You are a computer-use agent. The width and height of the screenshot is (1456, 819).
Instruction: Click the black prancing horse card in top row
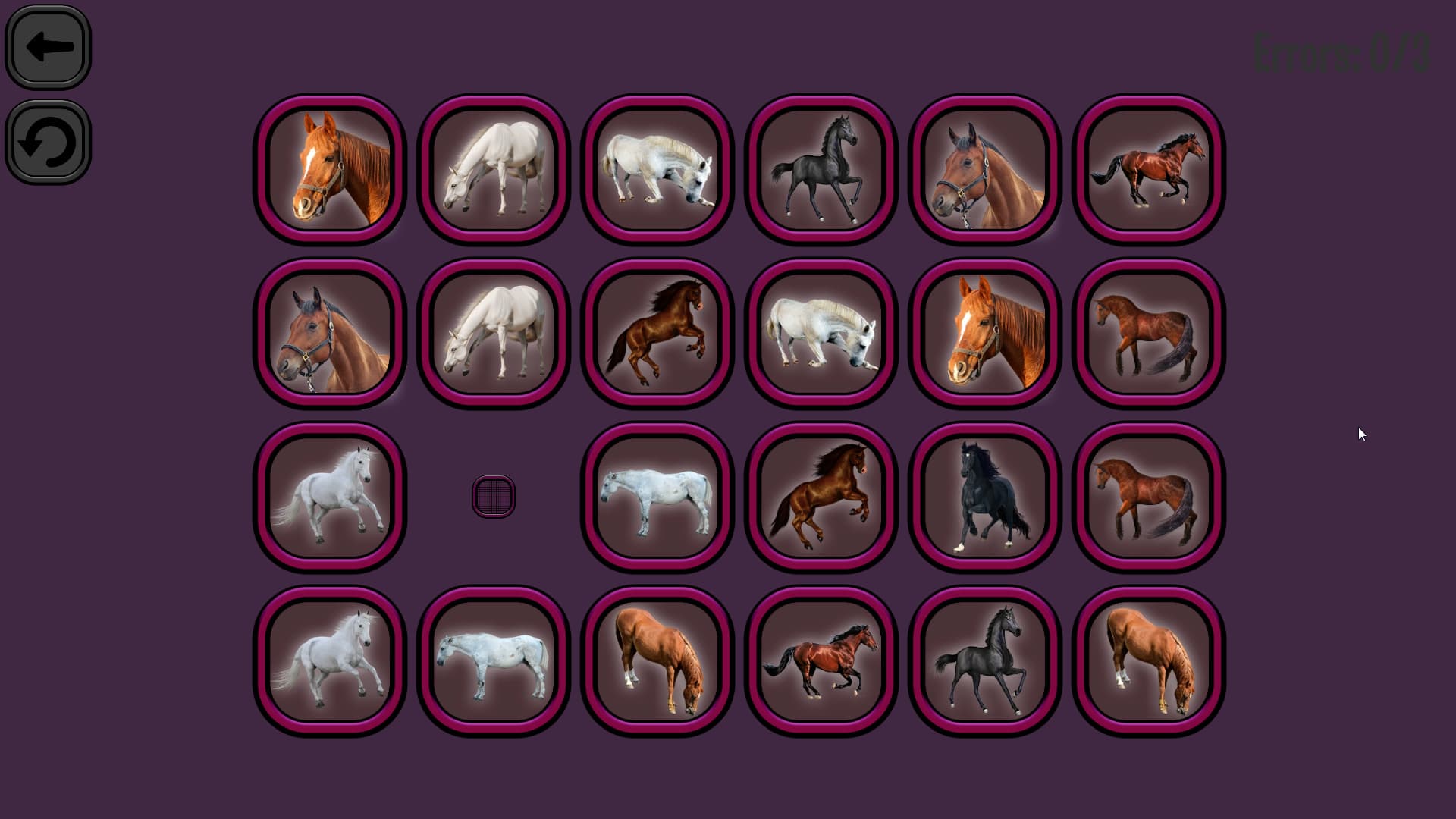tap(820, 168)
